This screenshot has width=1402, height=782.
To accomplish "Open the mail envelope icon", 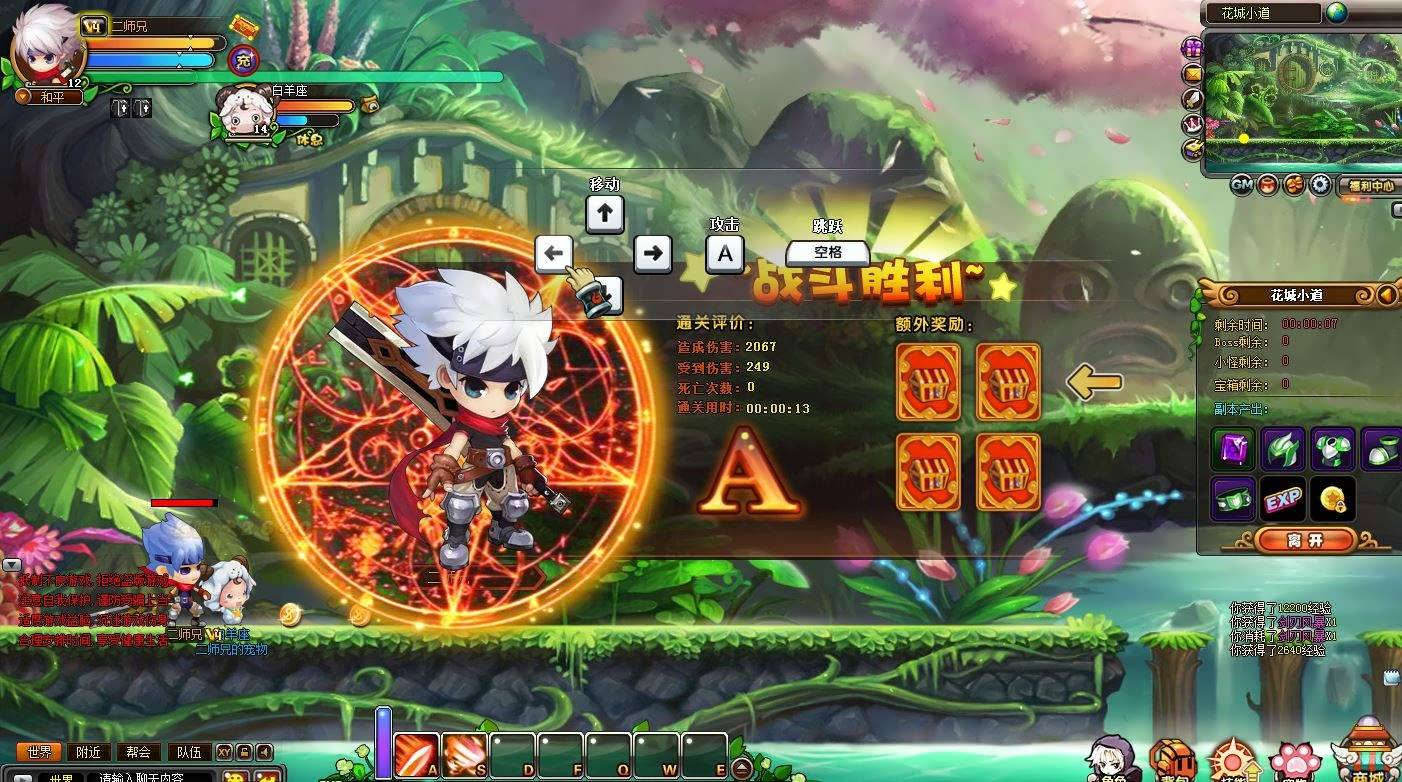I will 1192,73.
